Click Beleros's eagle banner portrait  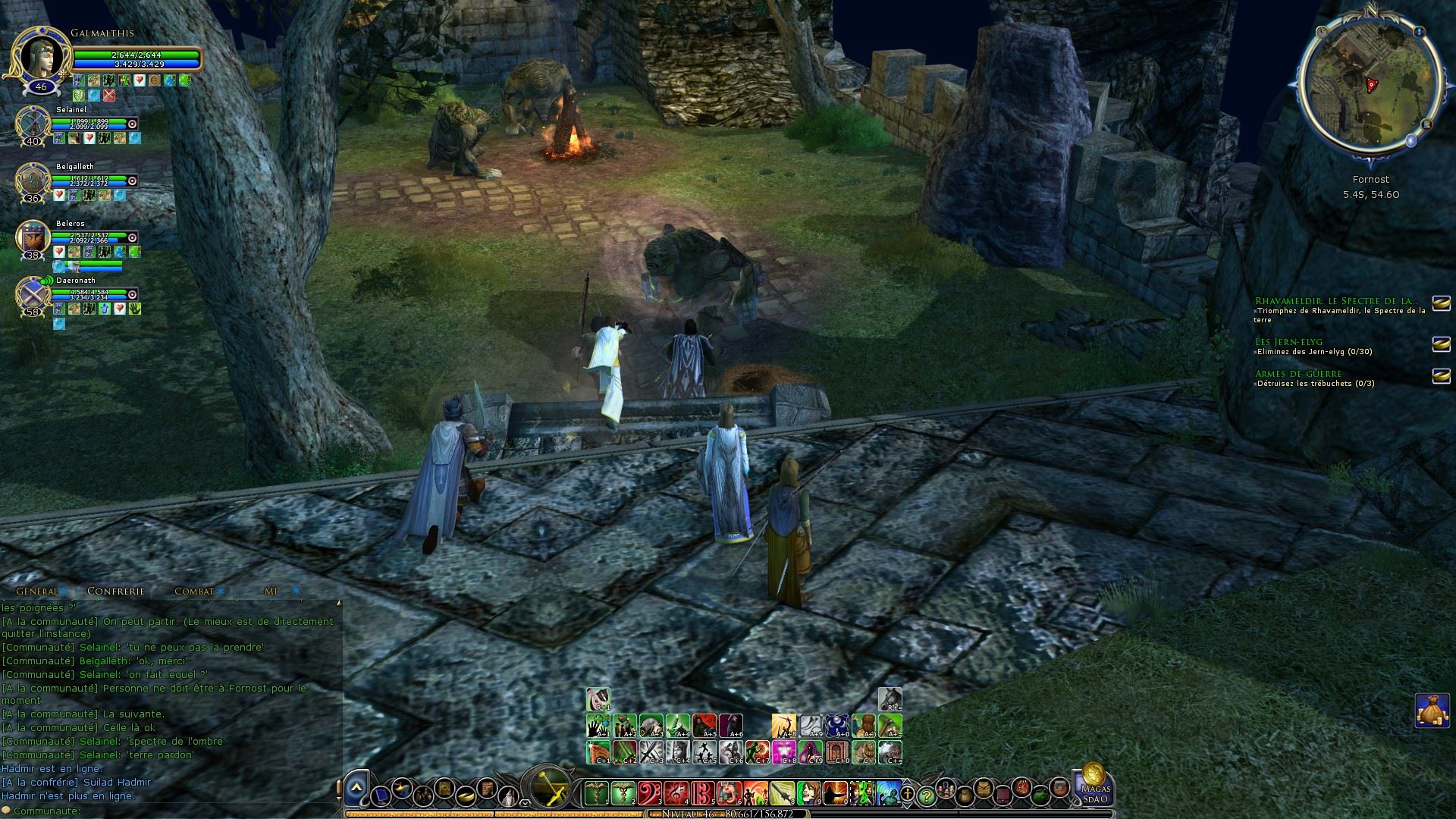pos(33,237)
